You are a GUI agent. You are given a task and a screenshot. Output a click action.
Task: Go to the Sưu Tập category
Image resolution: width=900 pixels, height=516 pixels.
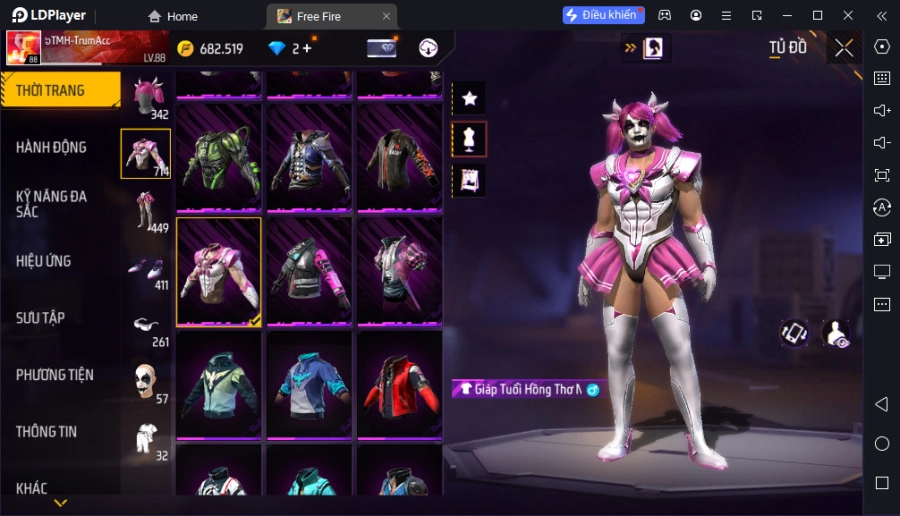tap(41, 318)
